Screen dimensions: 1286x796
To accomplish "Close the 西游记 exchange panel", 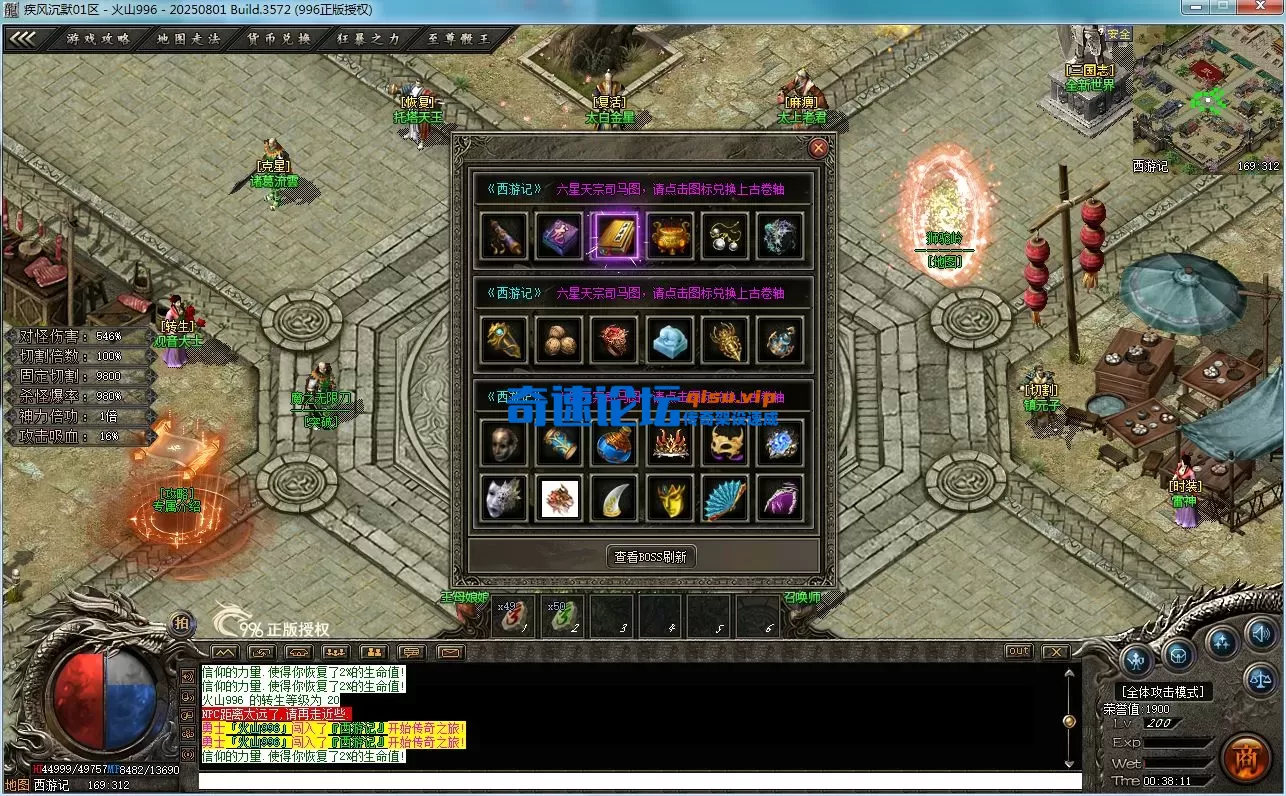I will pyautogui.click(x=819, y=149).
